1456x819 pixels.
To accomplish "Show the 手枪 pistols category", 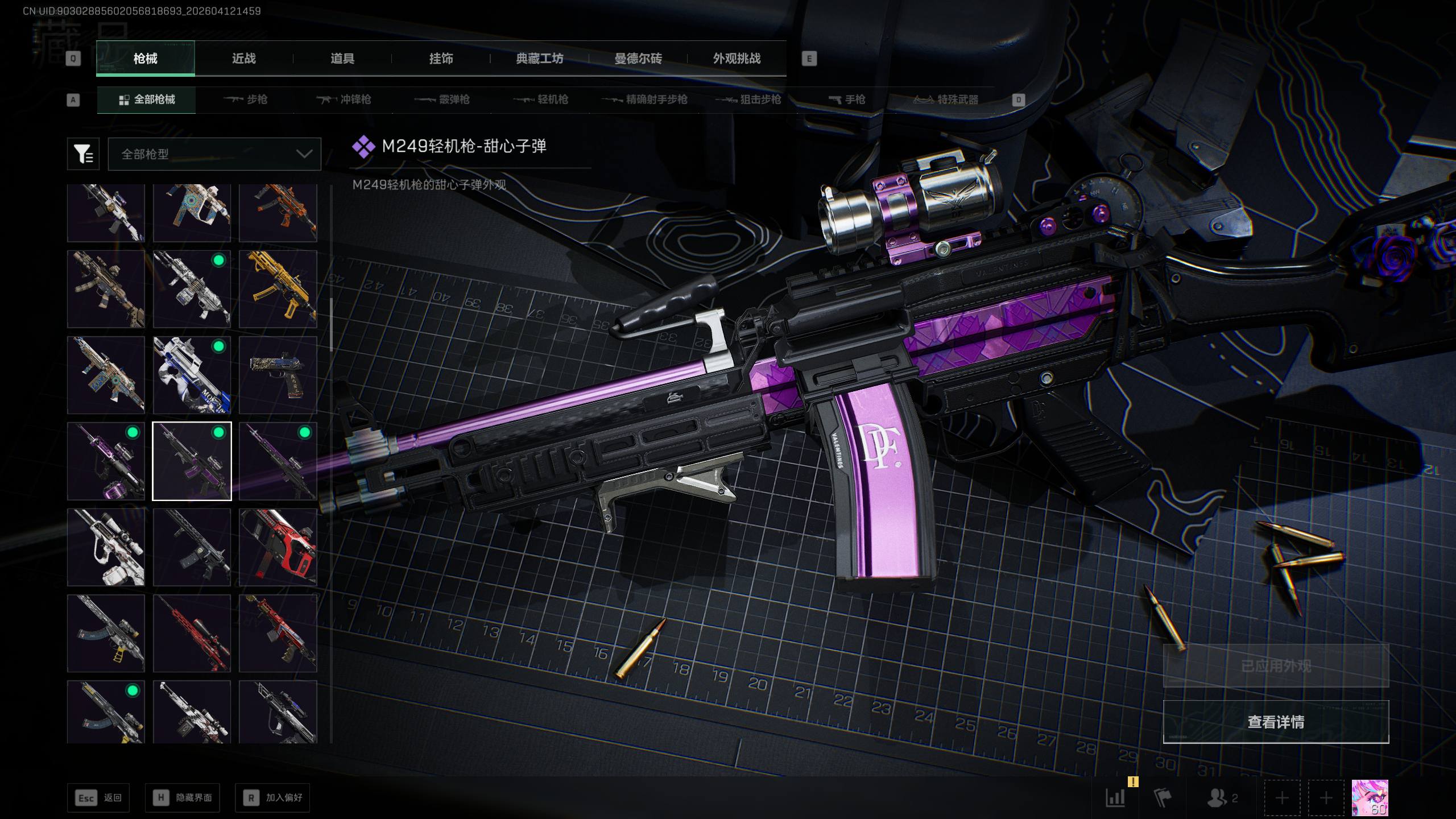I will (x=847, y=100).
